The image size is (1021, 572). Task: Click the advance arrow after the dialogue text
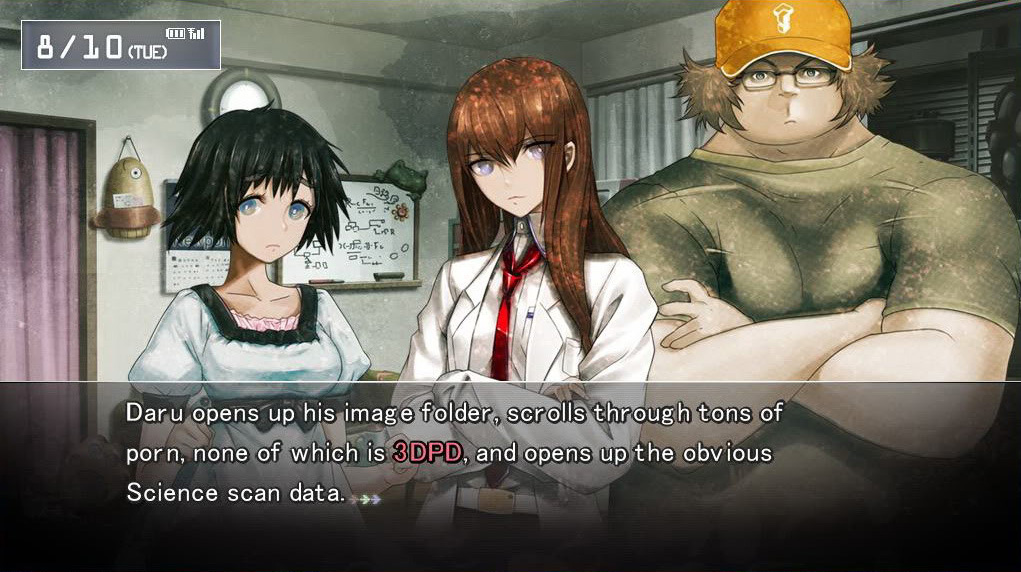click(x=369, y=497)
